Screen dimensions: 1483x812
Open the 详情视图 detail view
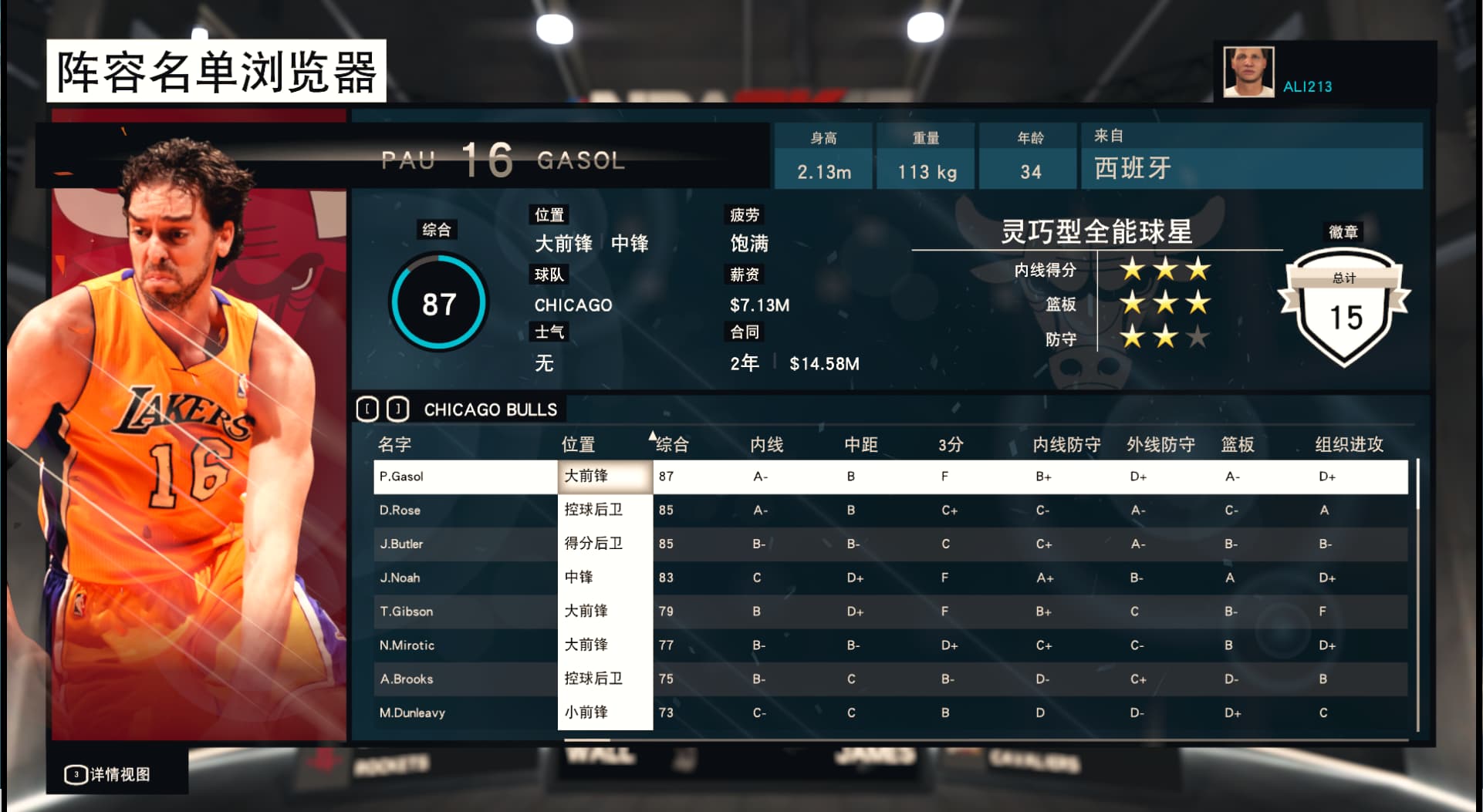click(x=108, y=774)
